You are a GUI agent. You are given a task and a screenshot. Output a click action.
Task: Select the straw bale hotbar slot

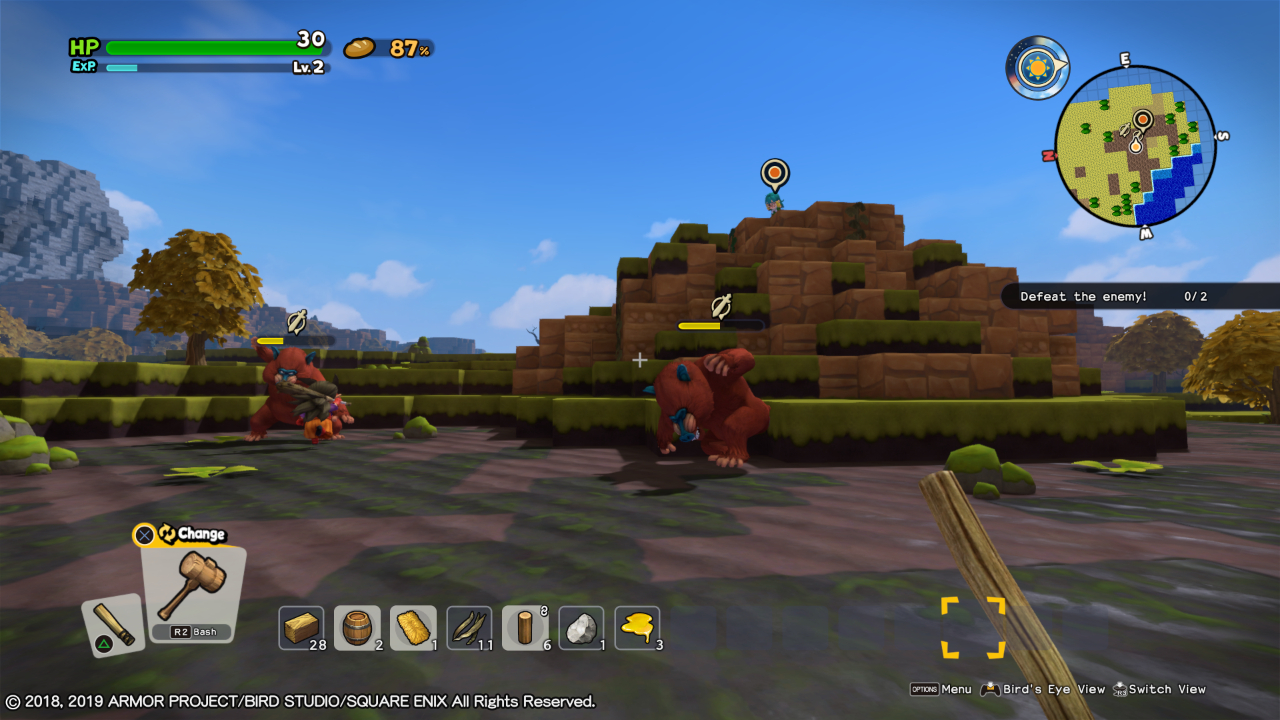click(413, 628)
